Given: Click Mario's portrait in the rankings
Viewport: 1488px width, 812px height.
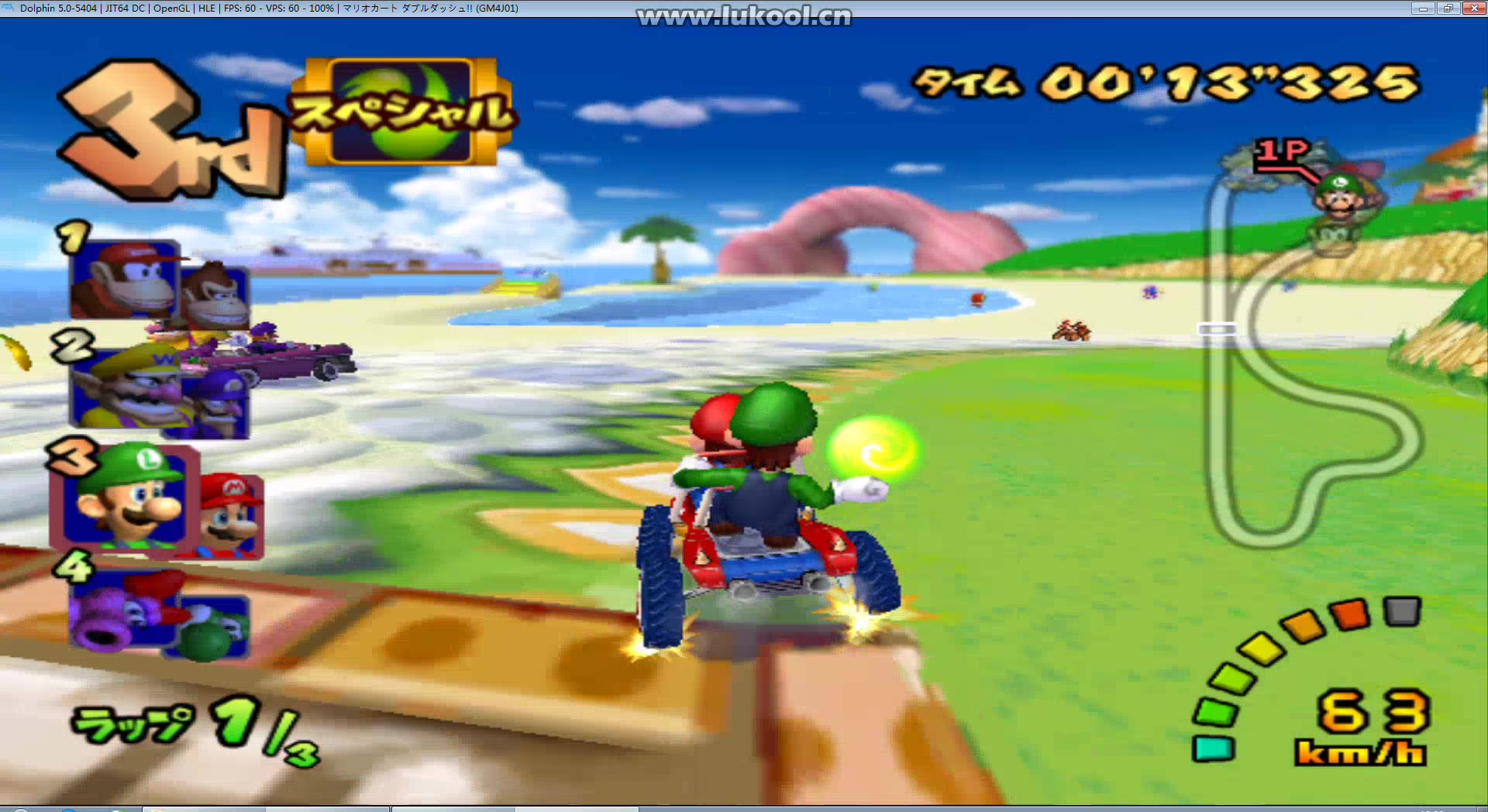Looking at the screenshot, I should [x=230, y=515].
